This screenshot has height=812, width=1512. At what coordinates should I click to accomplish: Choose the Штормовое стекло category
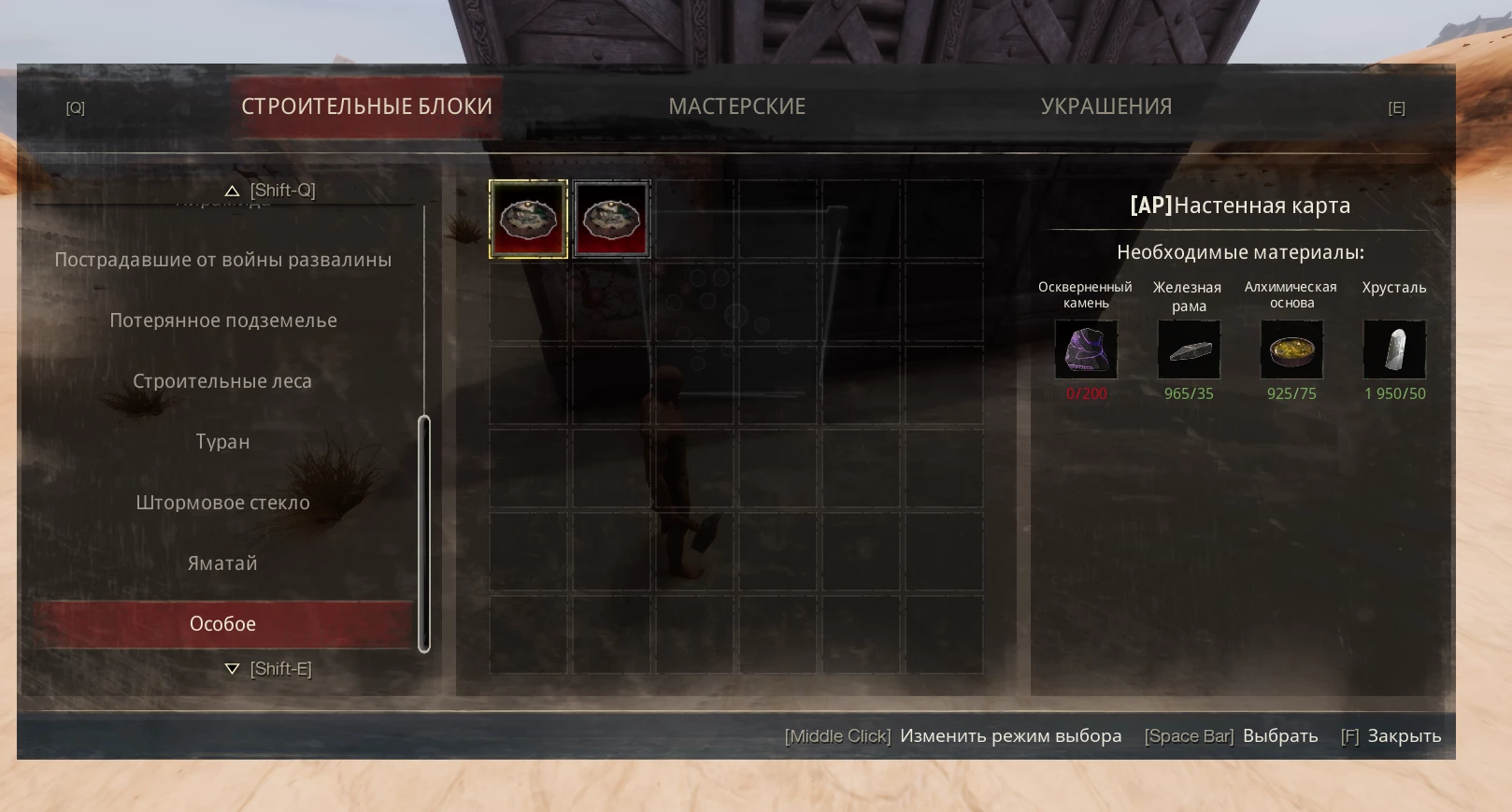pyautogui.click(x=222, y=503)
